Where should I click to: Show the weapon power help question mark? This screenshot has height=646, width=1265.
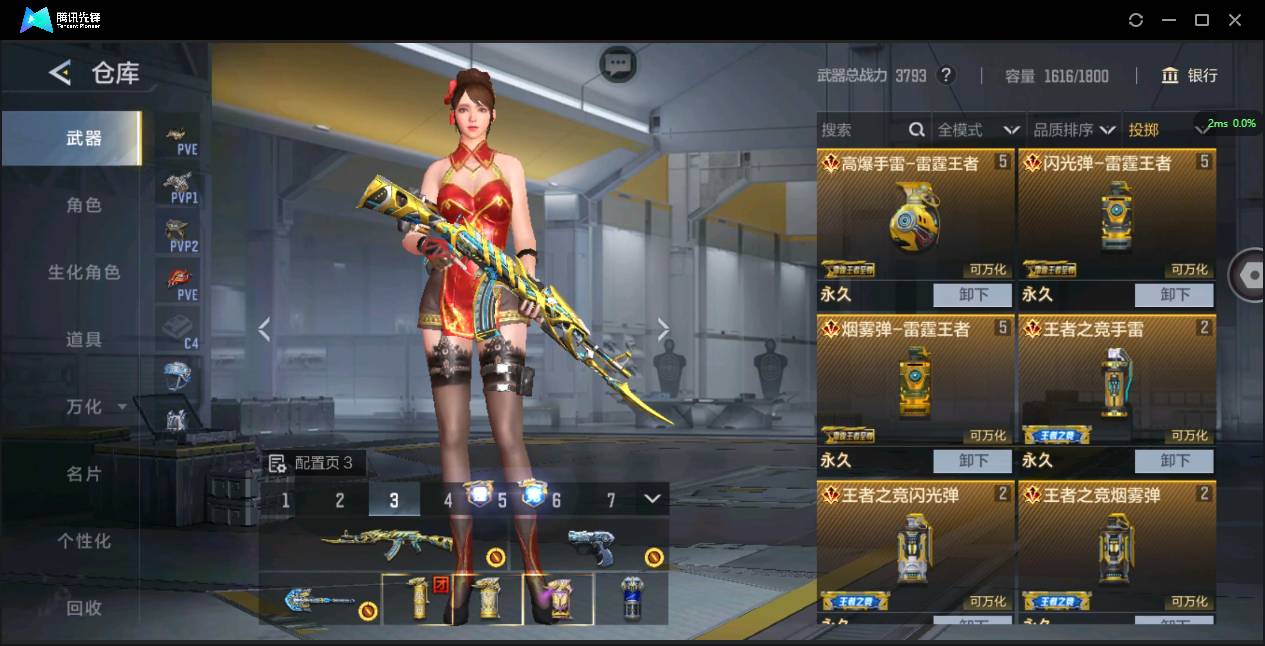945,75
